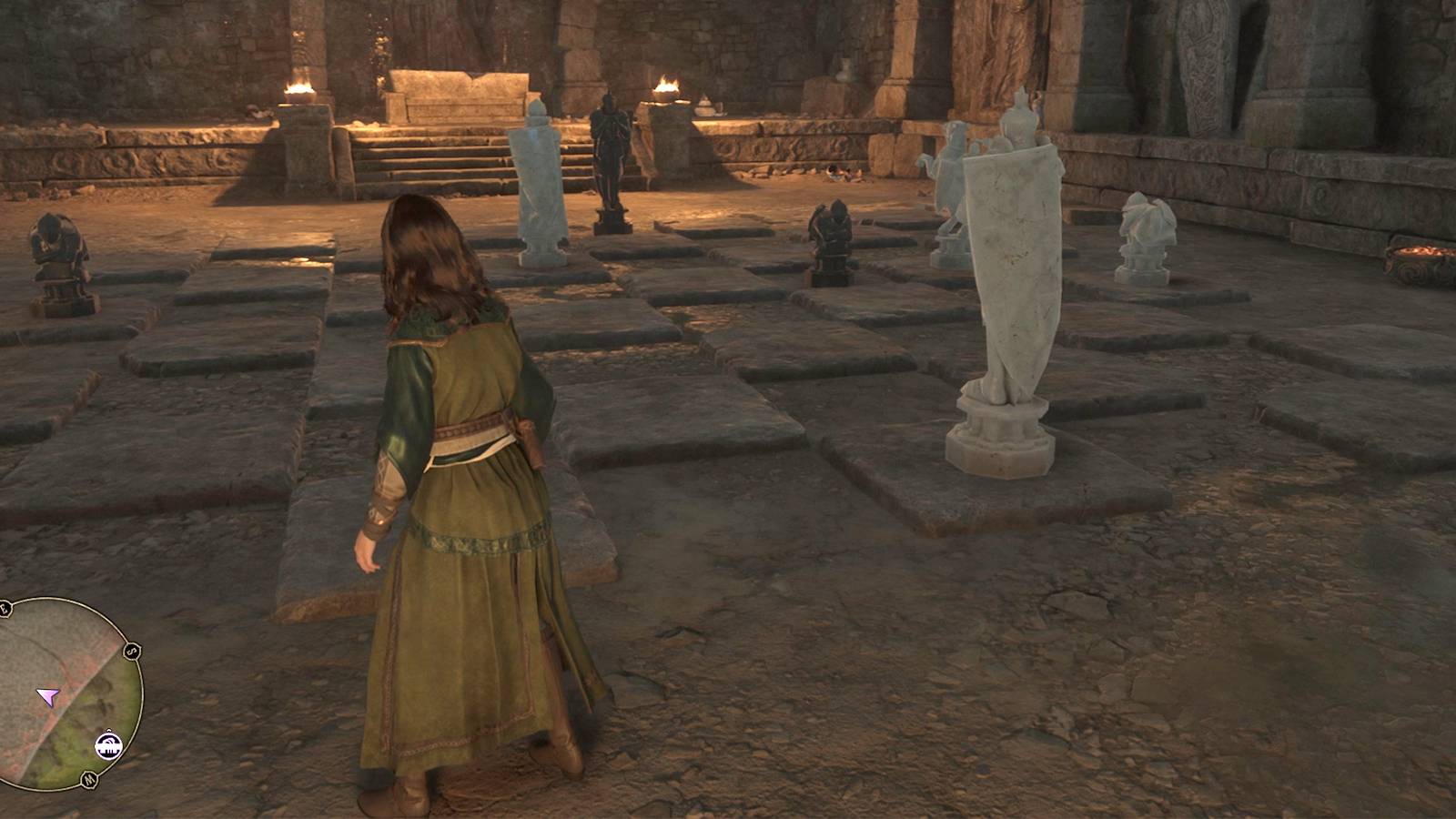1456x819 pixels.
Task: Select the E compass marker on the minimap
Action: coord(5,607)
